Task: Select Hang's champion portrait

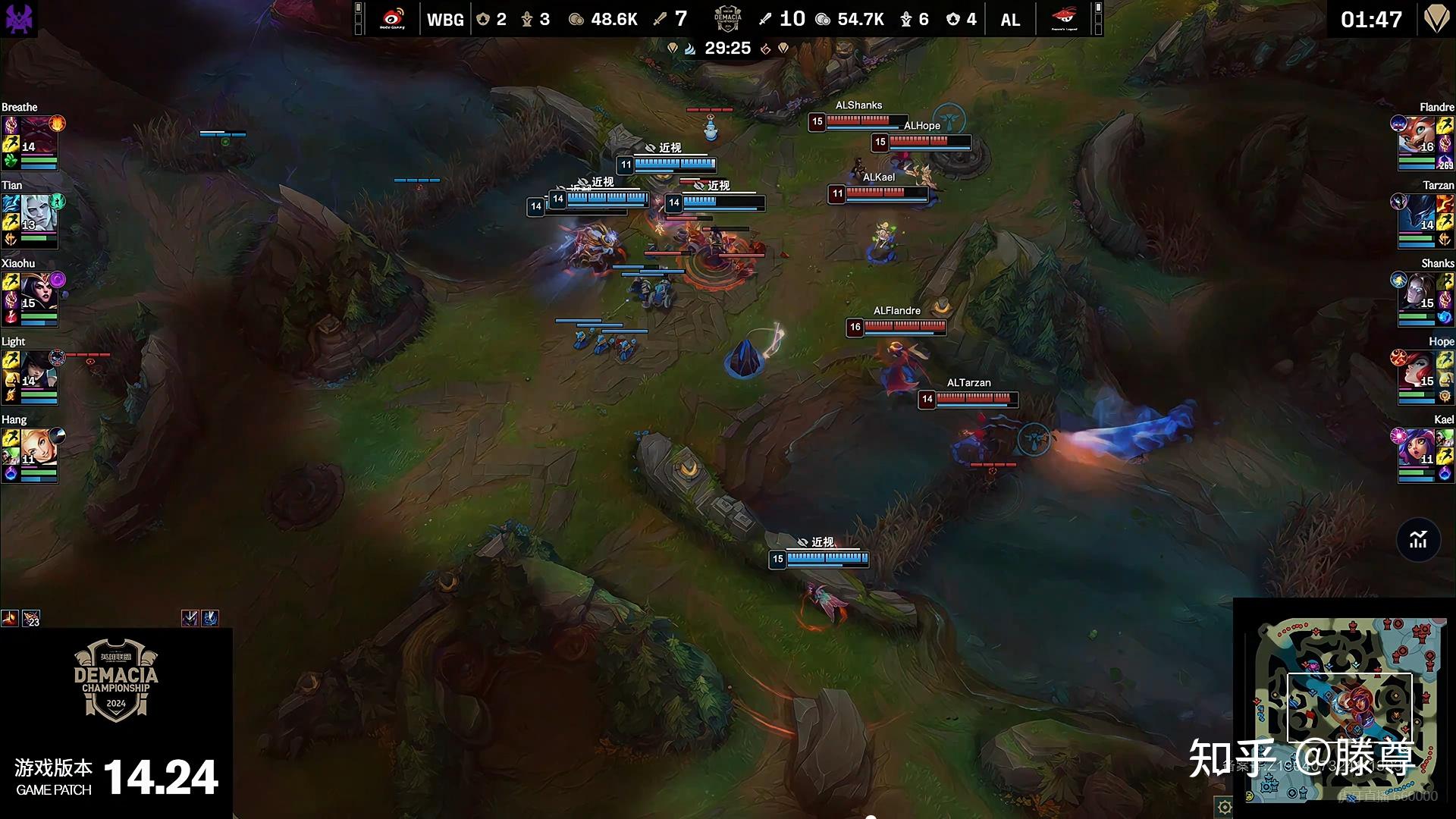Action: 38,448
